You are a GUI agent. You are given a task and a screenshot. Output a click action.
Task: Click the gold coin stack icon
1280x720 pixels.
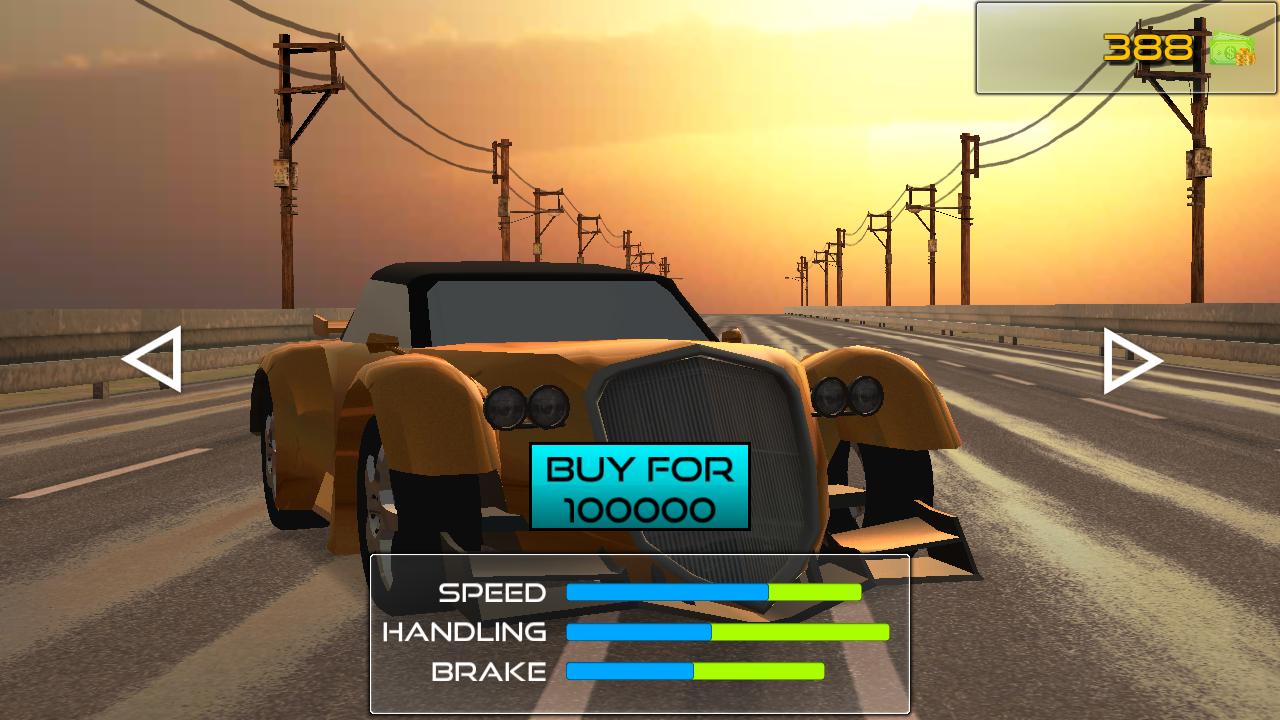click(1245, 57)
